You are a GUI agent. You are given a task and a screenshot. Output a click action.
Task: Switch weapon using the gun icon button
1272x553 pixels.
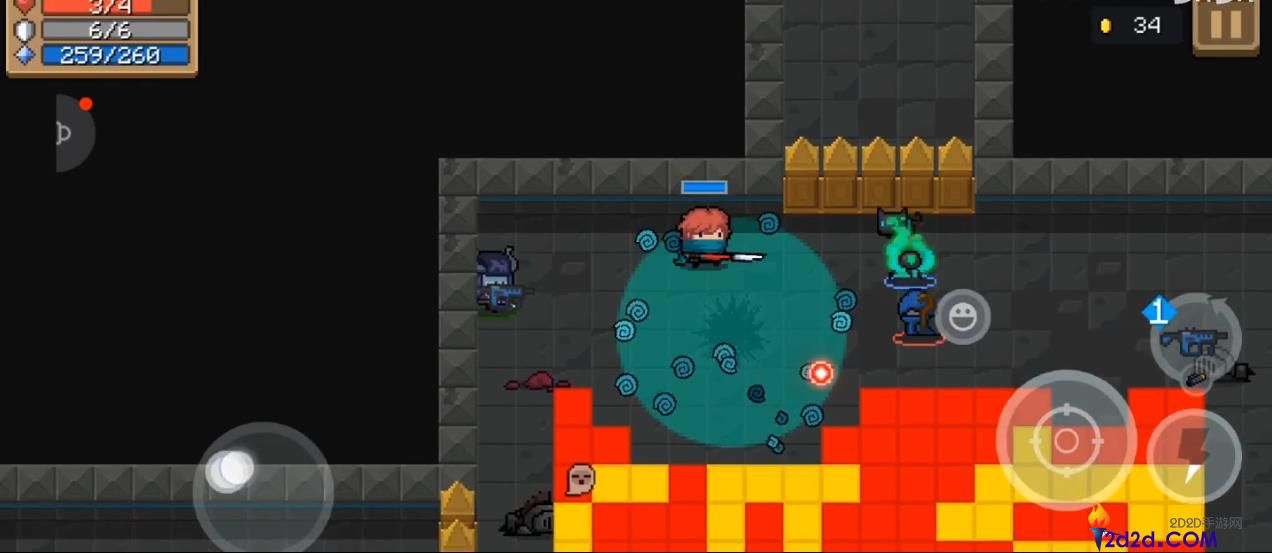(x=1195, y=342)
